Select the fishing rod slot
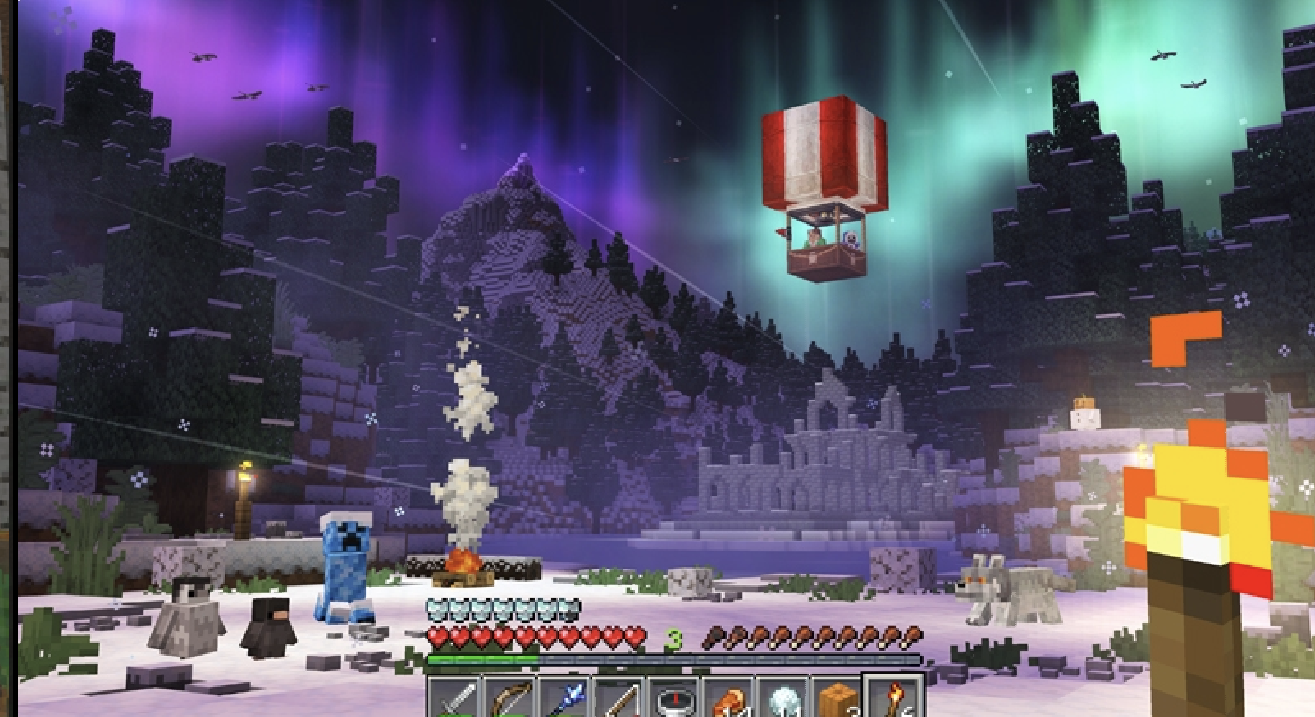This screenshot has width=1315, height=717. point(619,697)
